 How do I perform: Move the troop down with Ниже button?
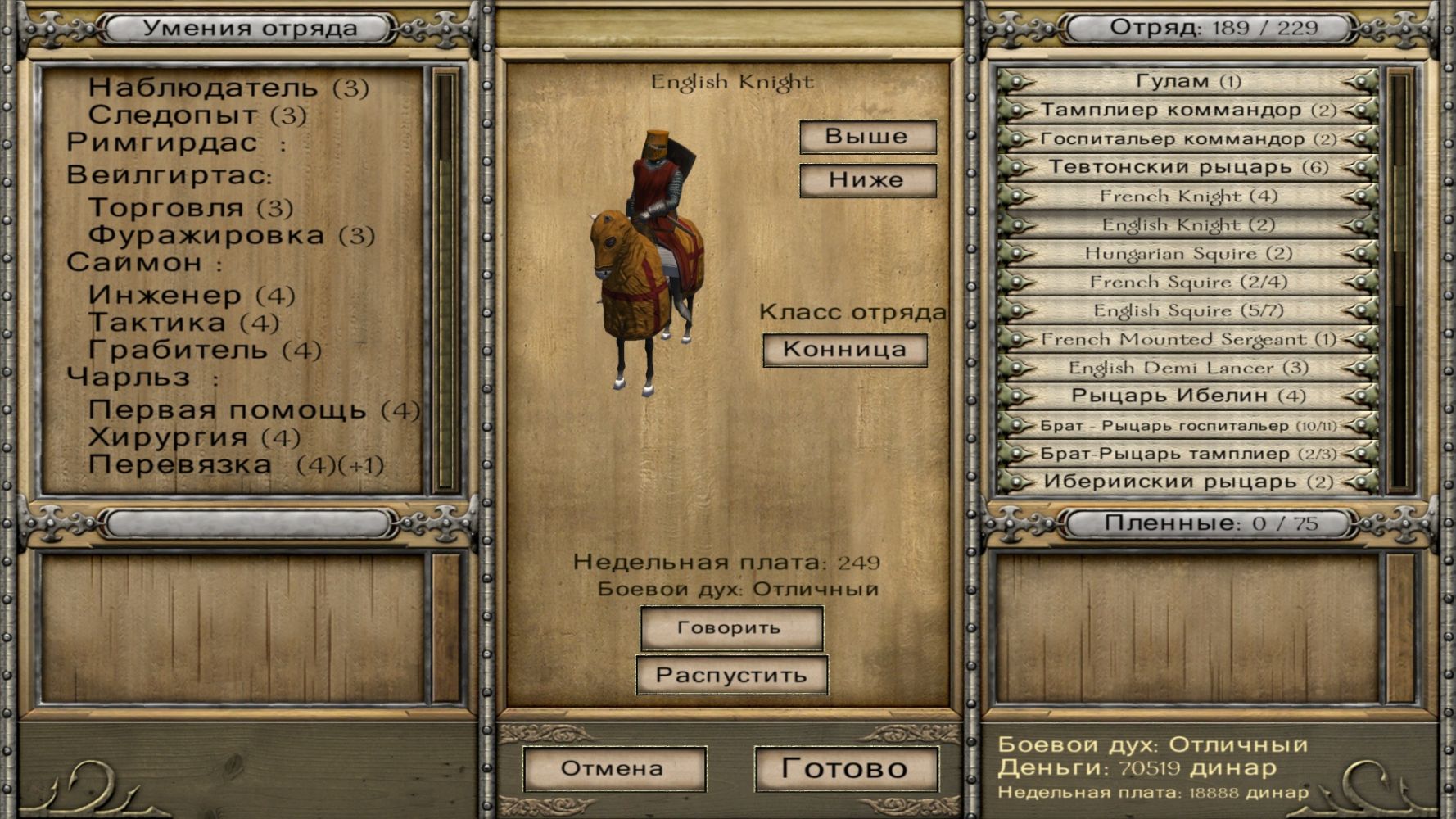coord(867,180)
